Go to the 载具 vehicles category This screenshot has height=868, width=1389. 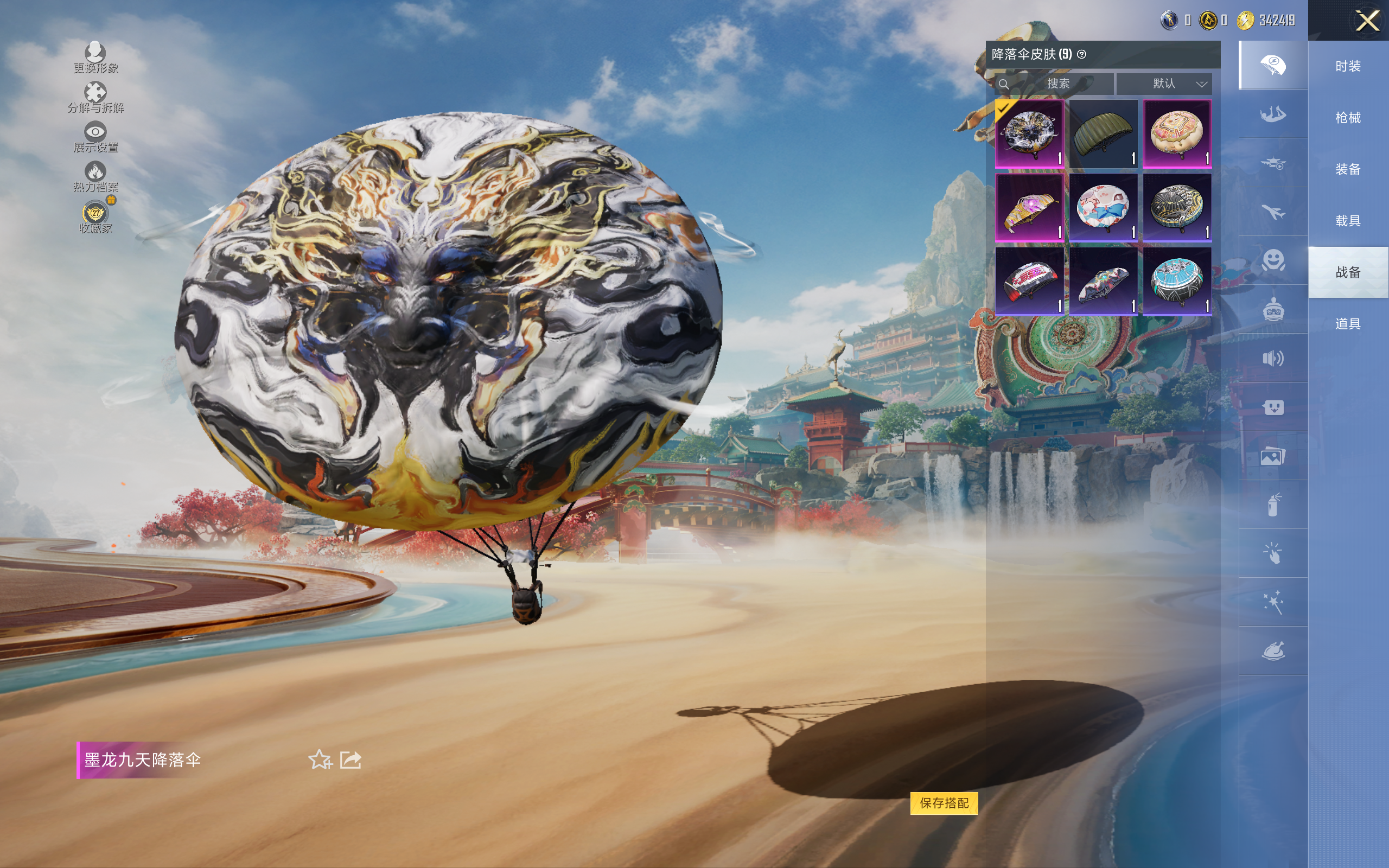[1348, 221]
